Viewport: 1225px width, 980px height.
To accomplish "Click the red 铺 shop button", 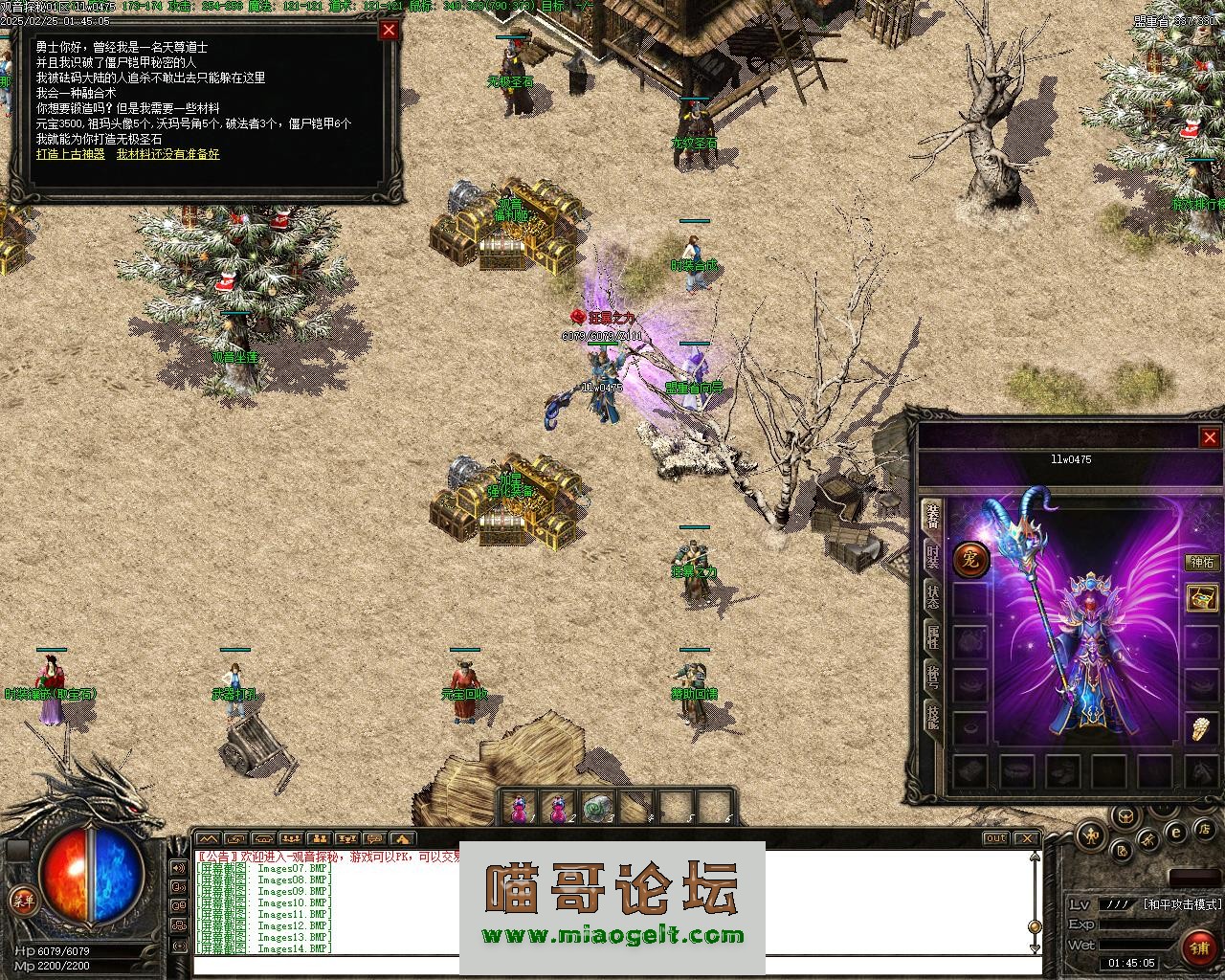I will coord(1199,948).
